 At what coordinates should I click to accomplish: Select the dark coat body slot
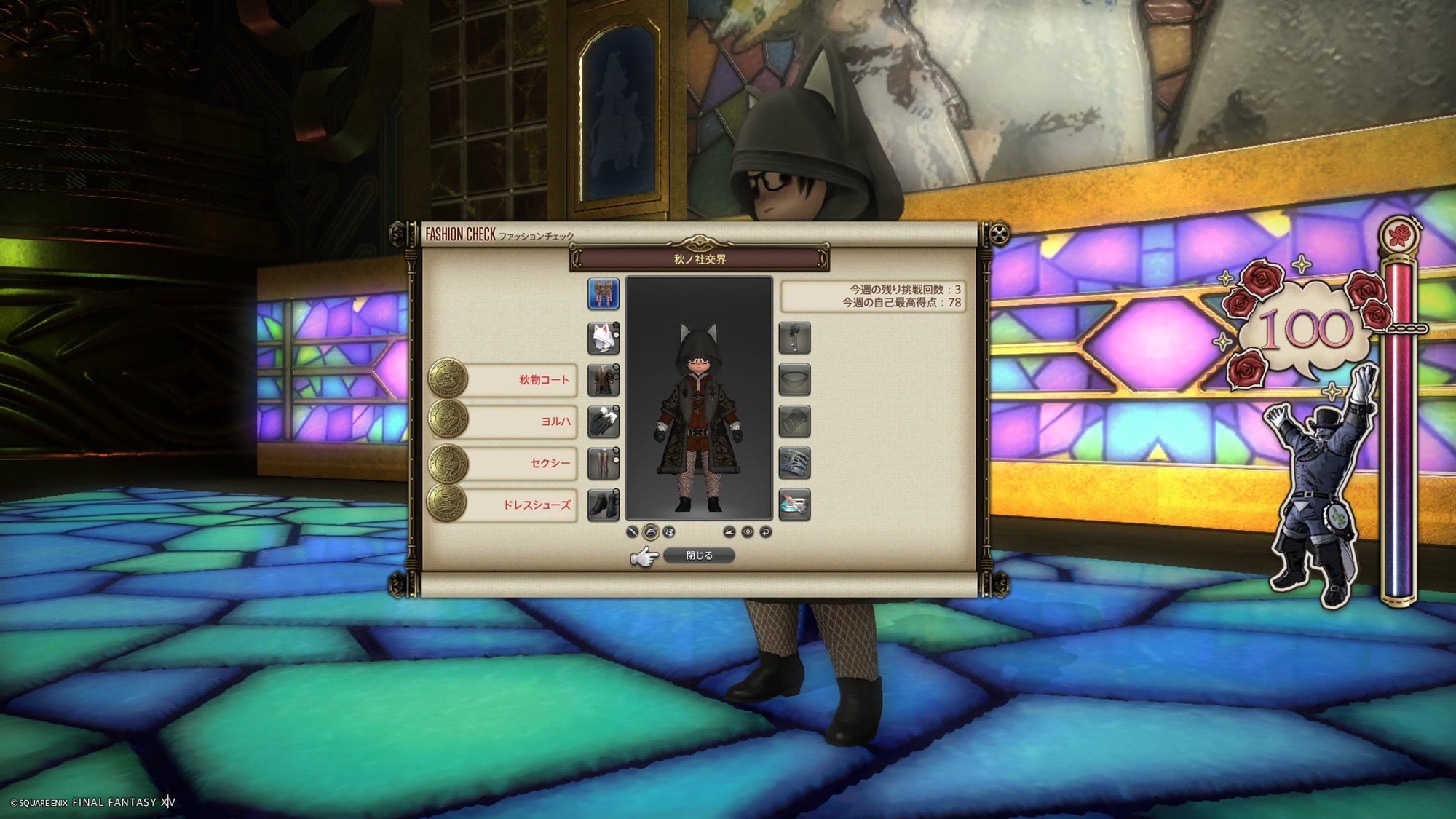[x=603, y=380]
